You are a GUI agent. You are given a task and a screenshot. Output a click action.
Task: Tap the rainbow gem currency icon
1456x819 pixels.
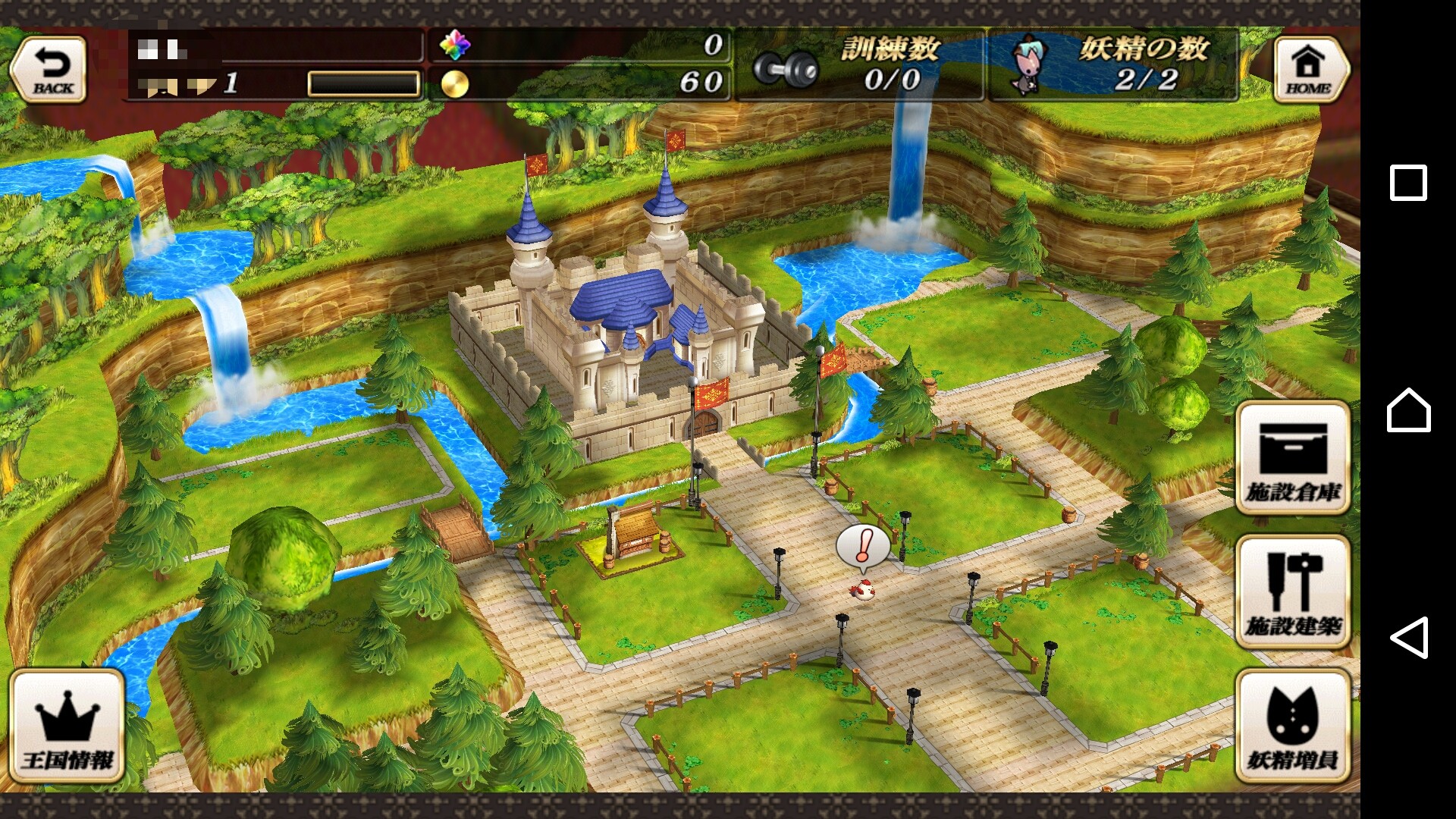click(x=455, y=45)
